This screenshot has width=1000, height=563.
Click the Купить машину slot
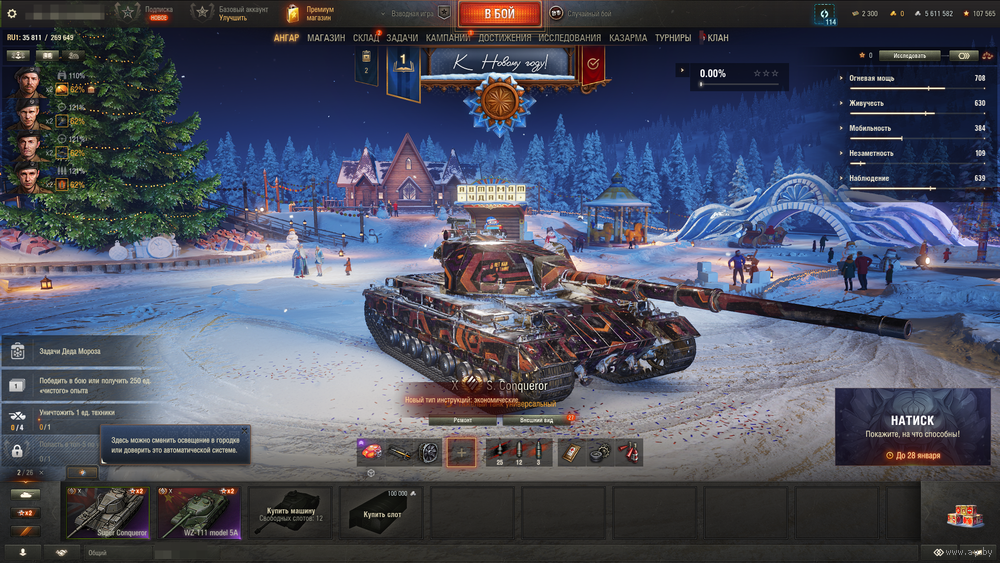(x=289, y=513)
